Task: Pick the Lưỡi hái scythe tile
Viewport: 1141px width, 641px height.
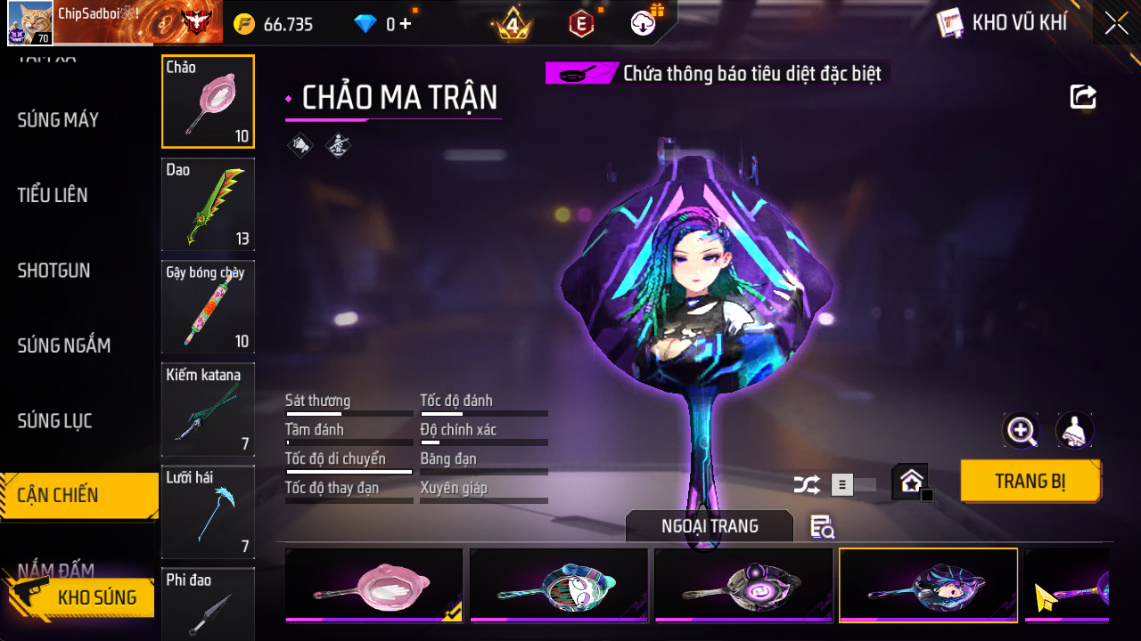Action: coord(208,511)
